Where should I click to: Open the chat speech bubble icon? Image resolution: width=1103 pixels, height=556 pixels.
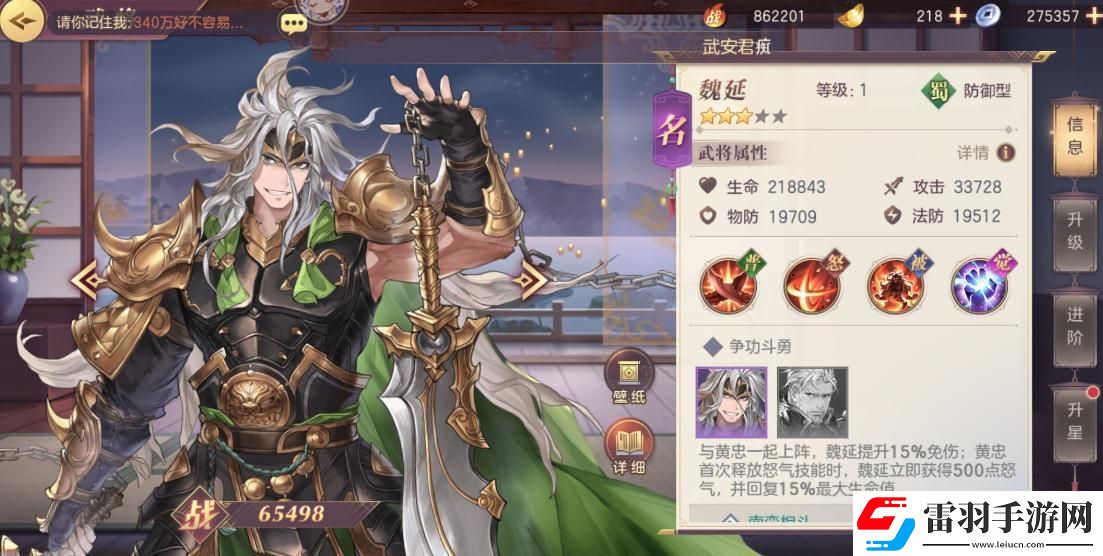[293, 23]
